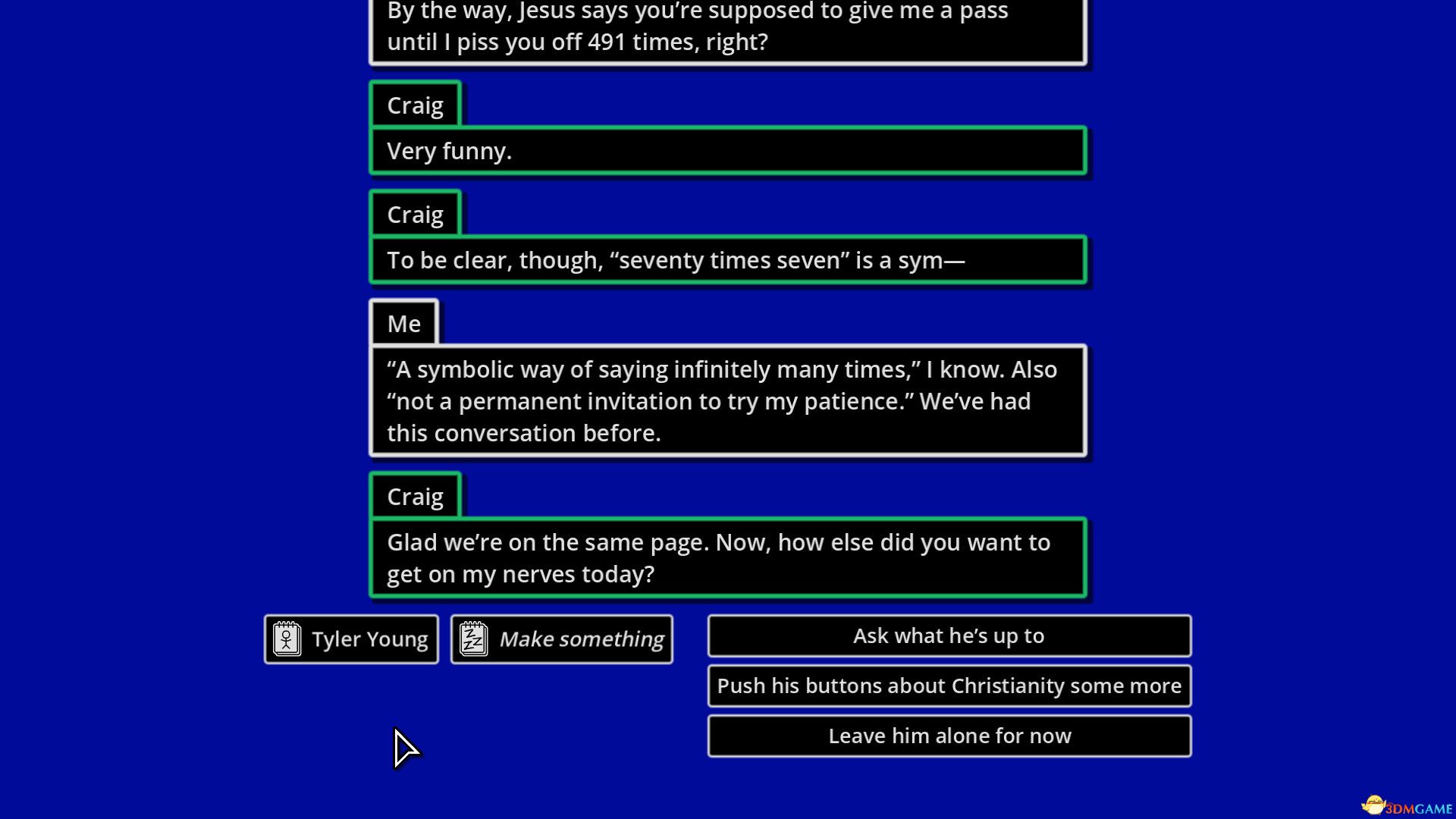This screenshot has height=819, width=1456.
Task: Click the 'seventy times seven' message from Craig
Action: click(x=726, y=259)
